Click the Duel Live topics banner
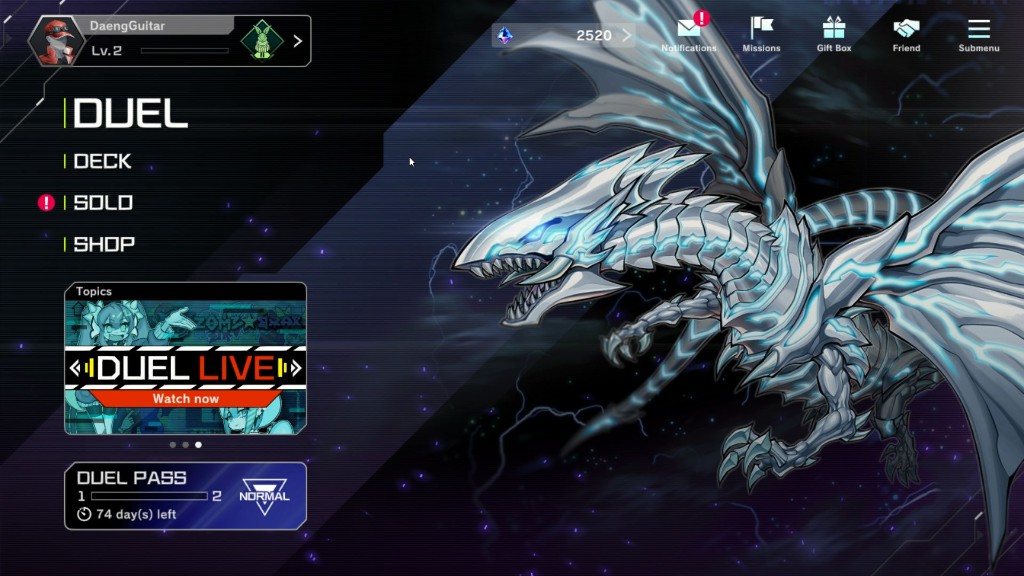This screenshot has width=1024, height=576. 185,366
